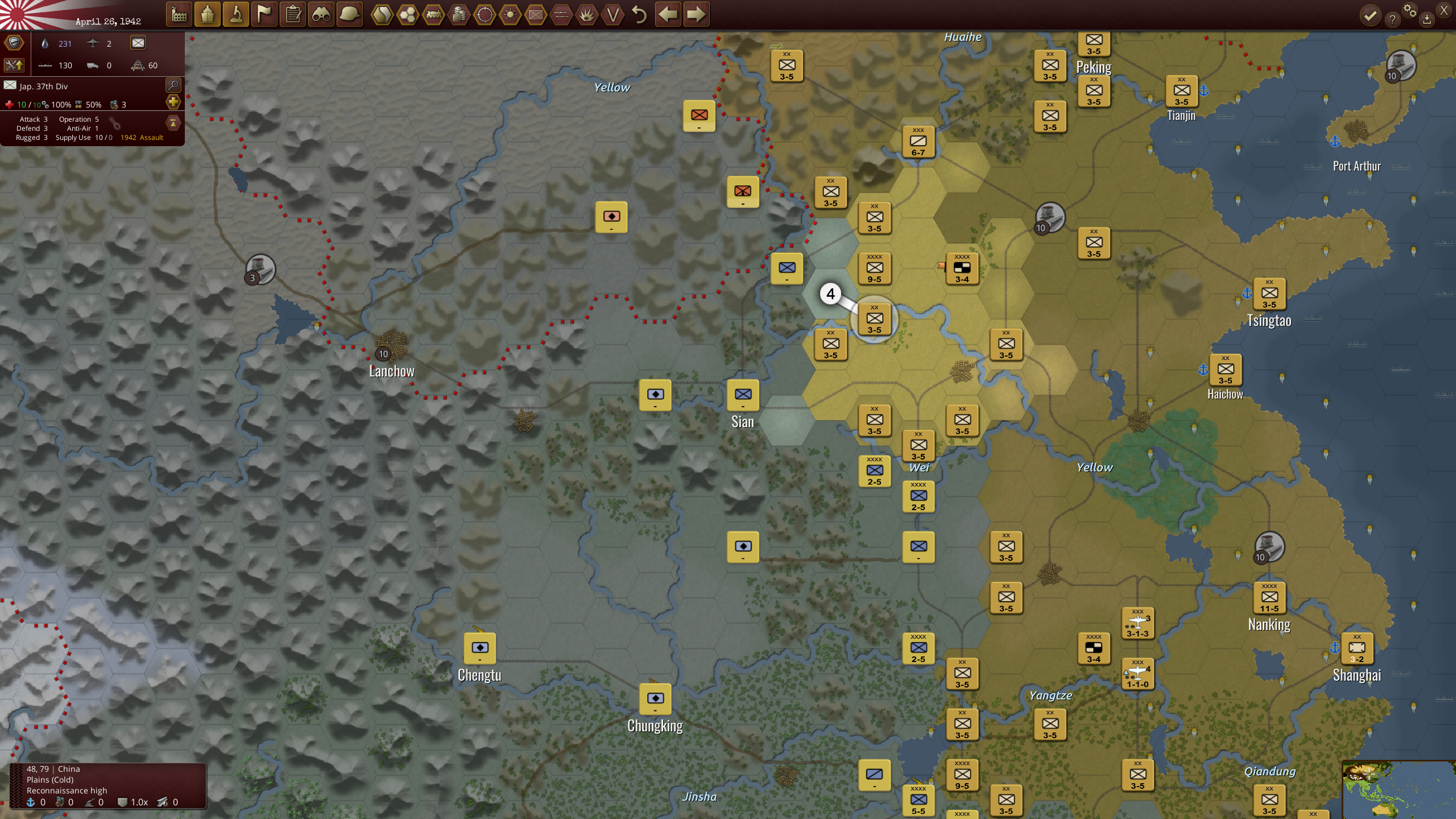Click the magnifier to zoom to Jap. 37th Div

coord(174,86)
